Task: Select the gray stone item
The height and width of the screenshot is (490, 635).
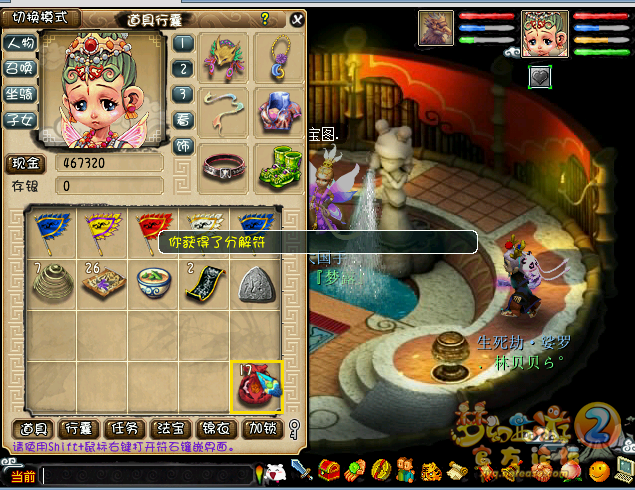Action: 257,284
